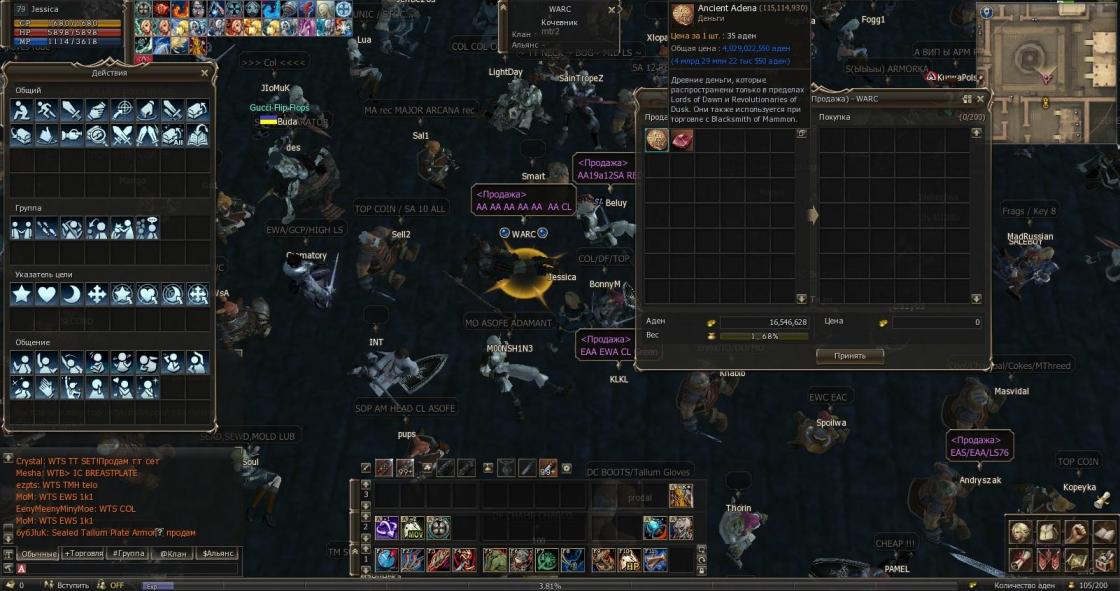Use the star target marker action
Viewport: 1120px width, 591px height.
[x=22, y=294]
